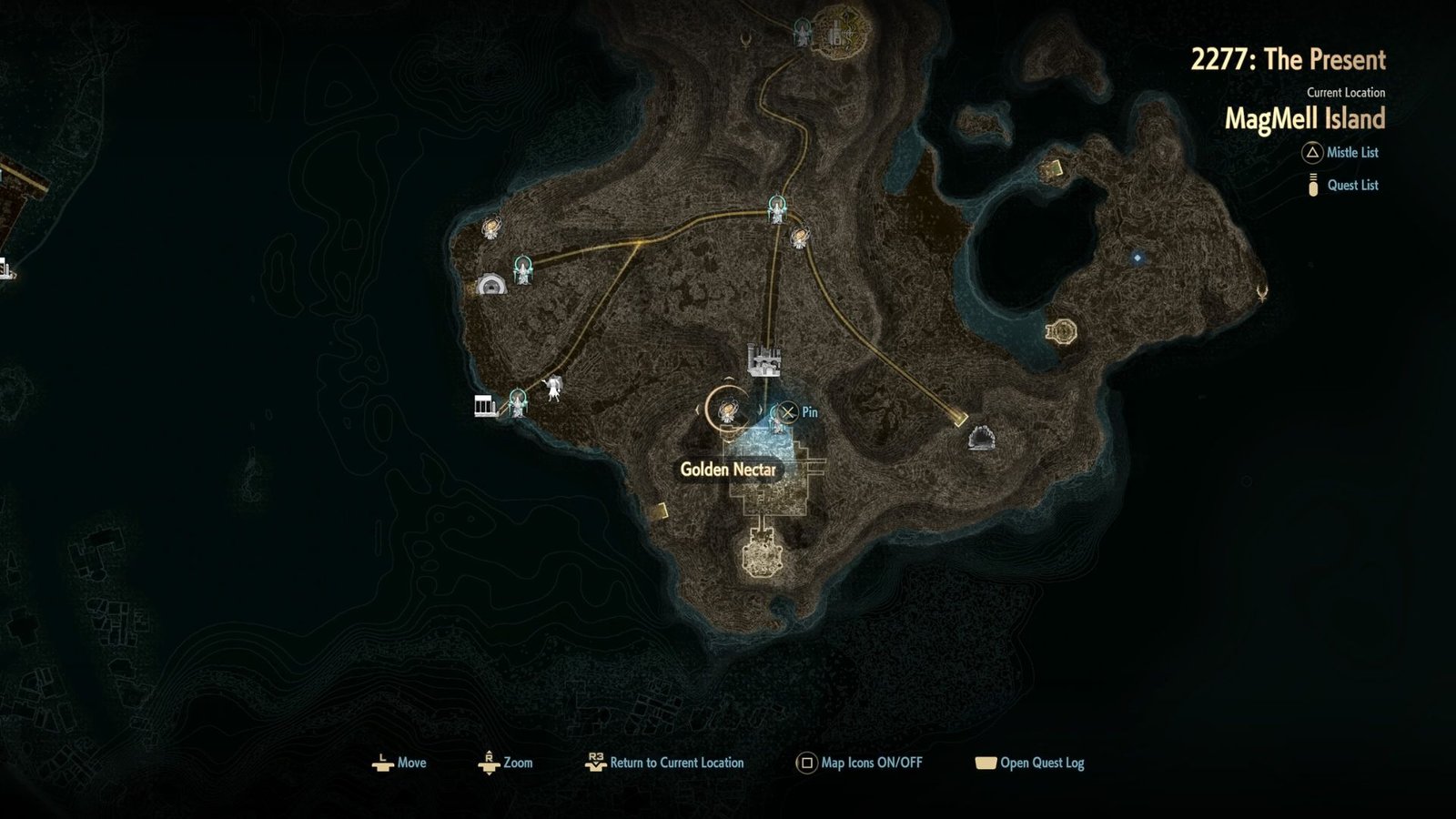The height and width of the screenshot is (819, 1456).
Task: Select the jail-bar building icon near the southwest shore
Action: point(483,406)
